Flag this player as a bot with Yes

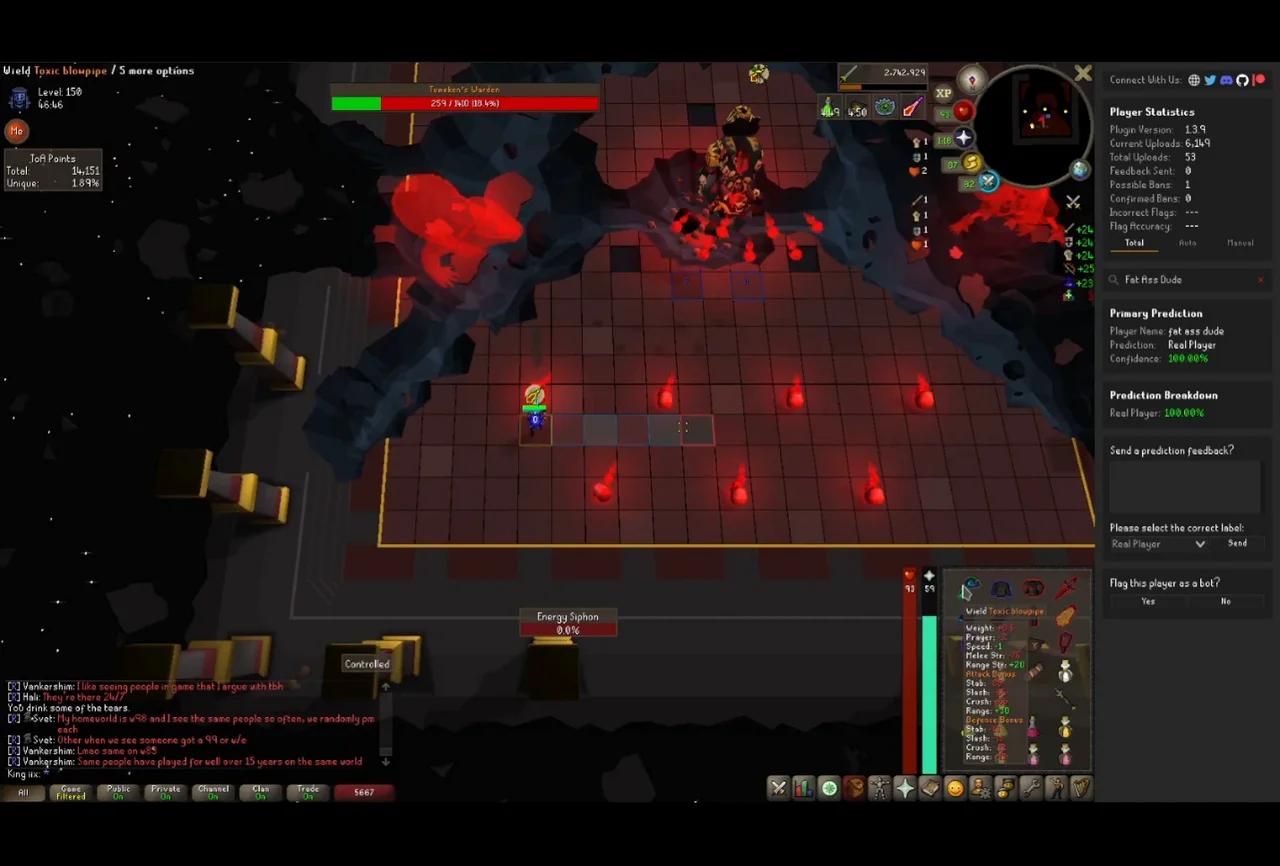coord(1148,601)
